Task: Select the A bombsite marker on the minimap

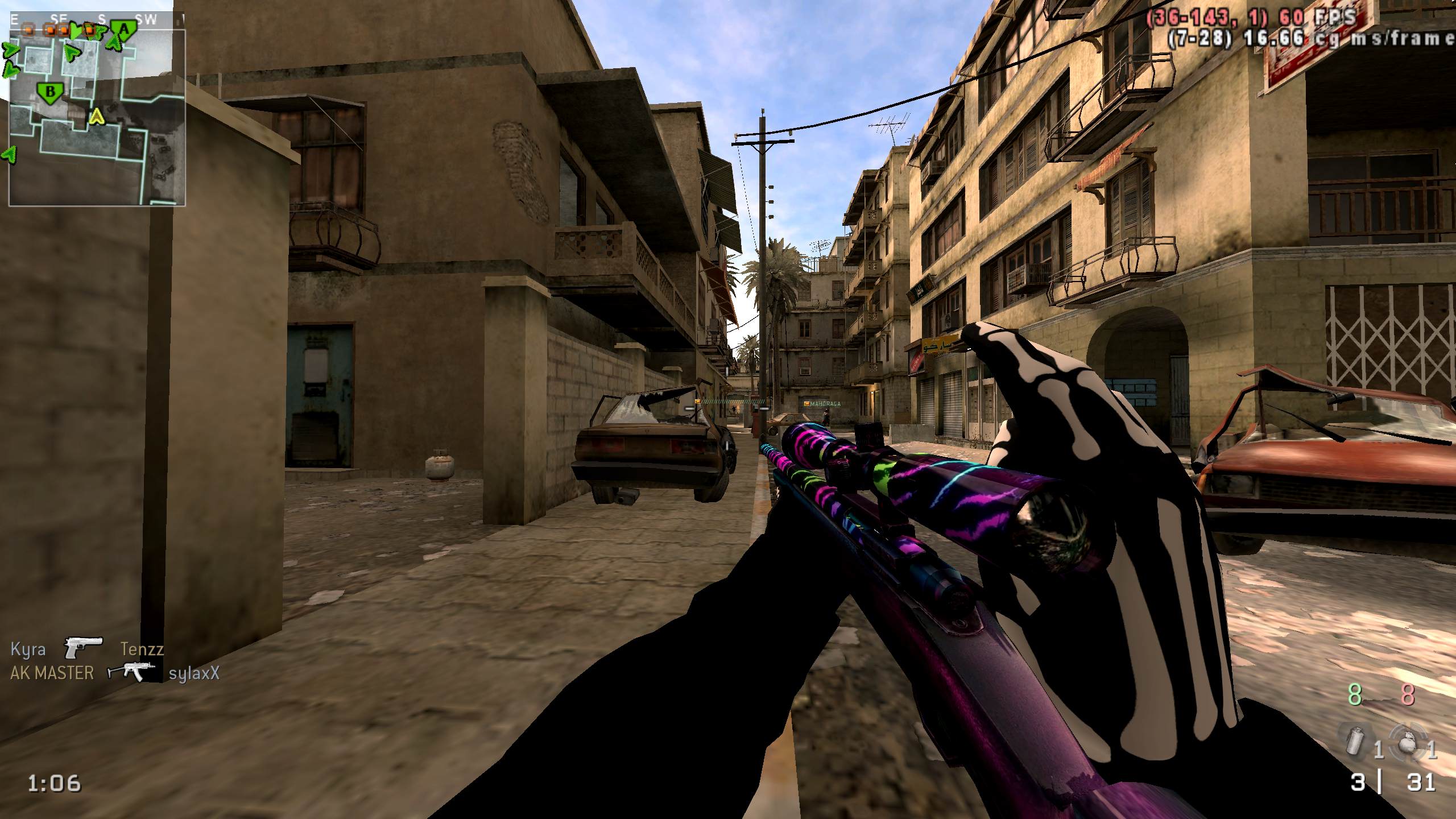Action: pos(123,28)
